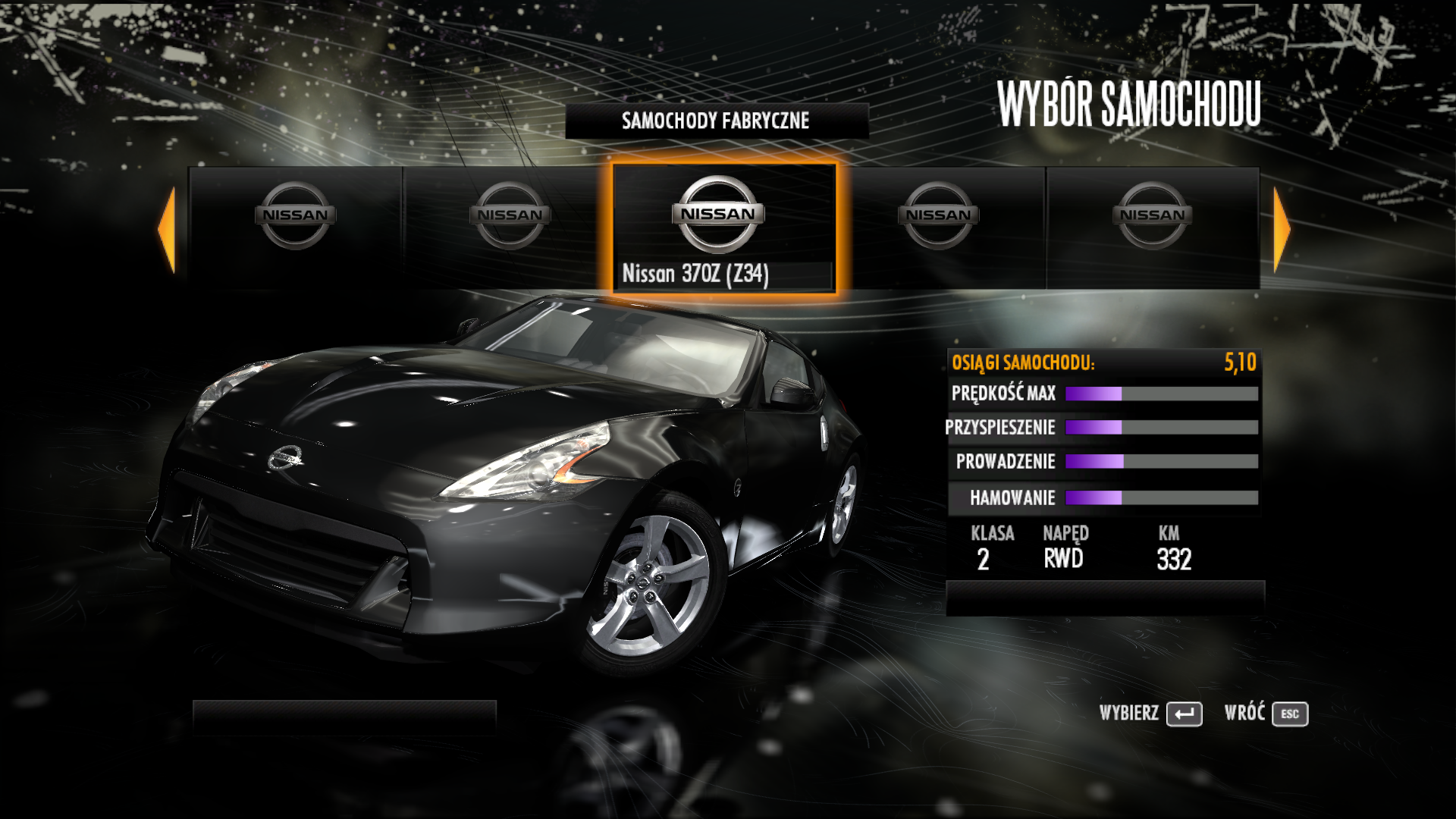Click the orange left arrow of the car carousel
The height and width of the screenshot is (819, 1456).
[168, 229]
